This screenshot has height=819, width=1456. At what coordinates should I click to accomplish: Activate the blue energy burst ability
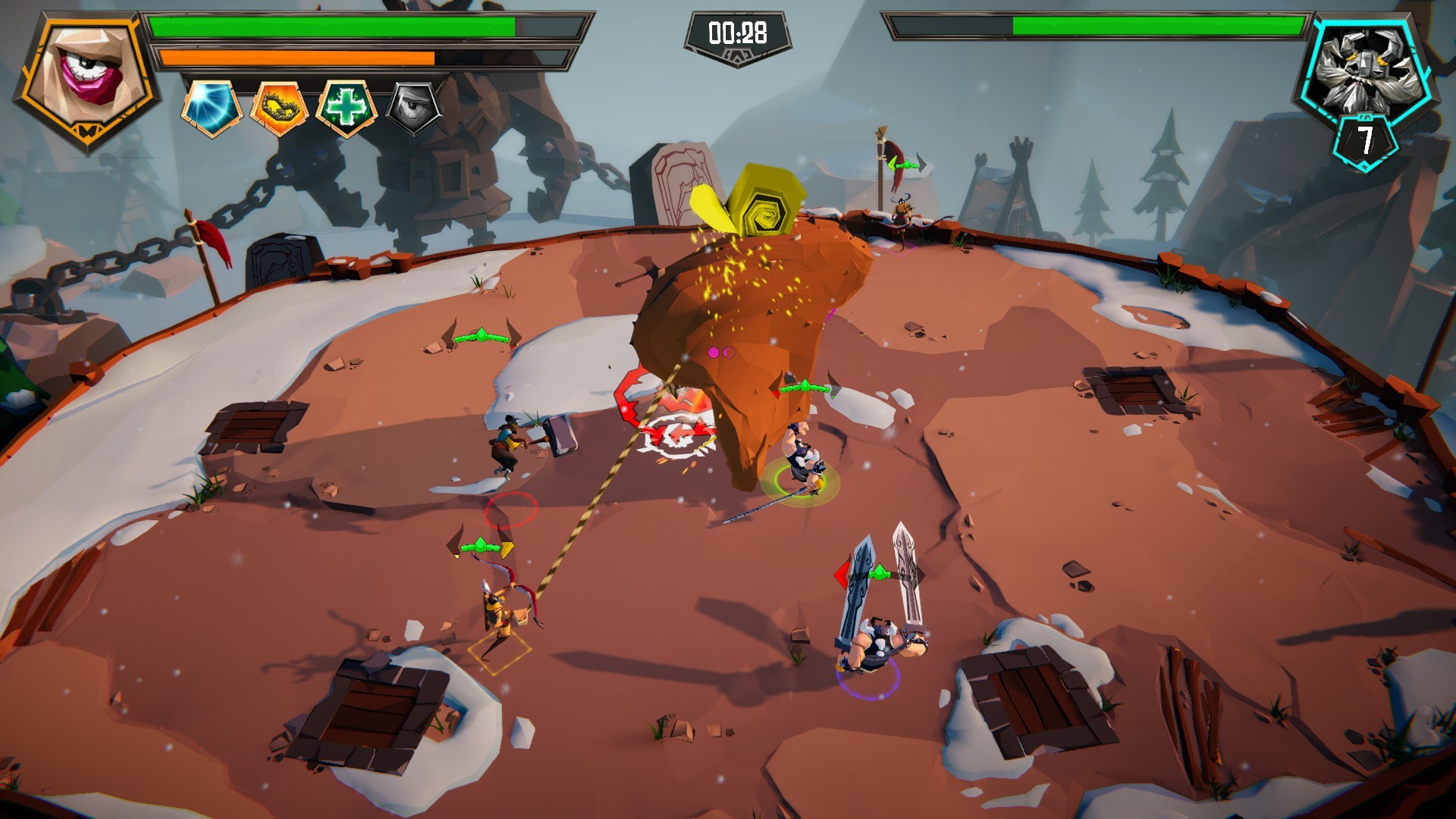212,108
